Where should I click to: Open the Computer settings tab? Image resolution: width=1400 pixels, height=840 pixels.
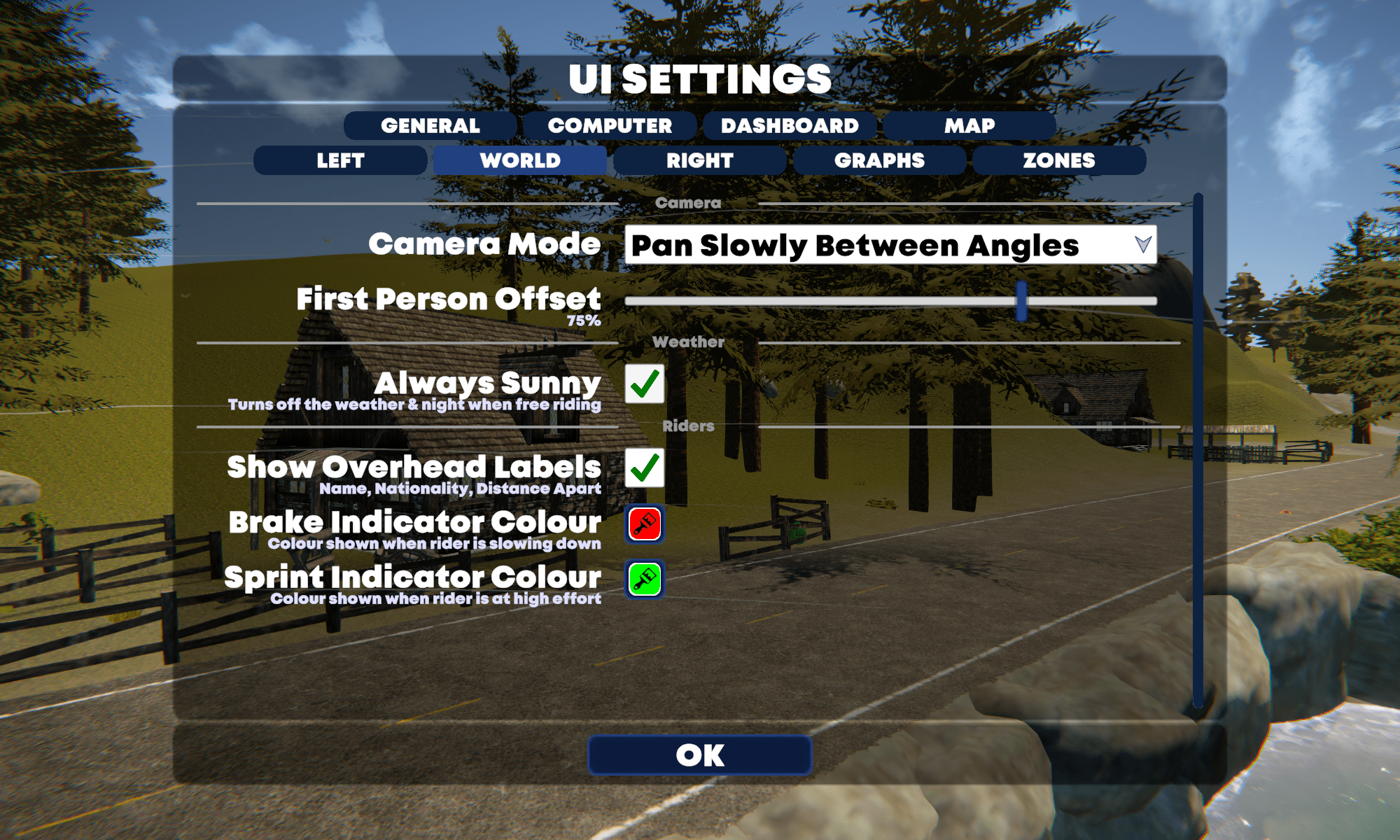pyautogui.click(x=610, y=126)
